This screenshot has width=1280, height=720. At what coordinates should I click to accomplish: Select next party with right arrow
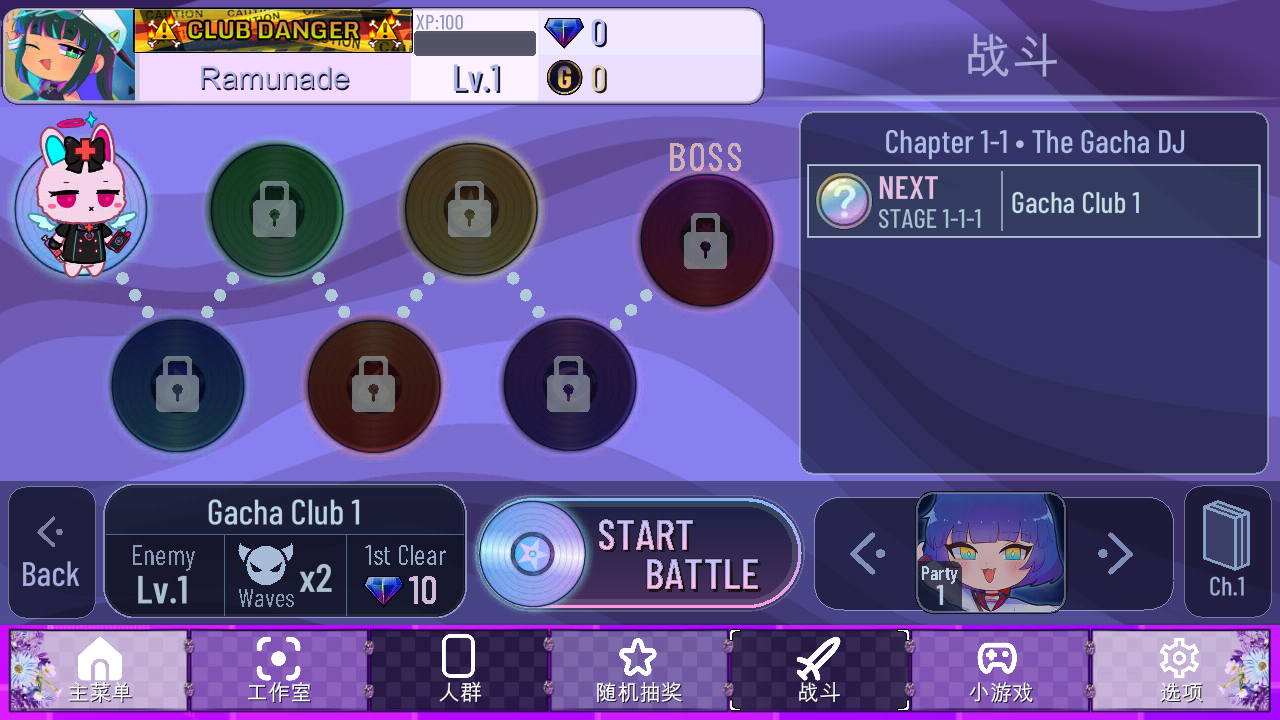[x=1115, y=553]
